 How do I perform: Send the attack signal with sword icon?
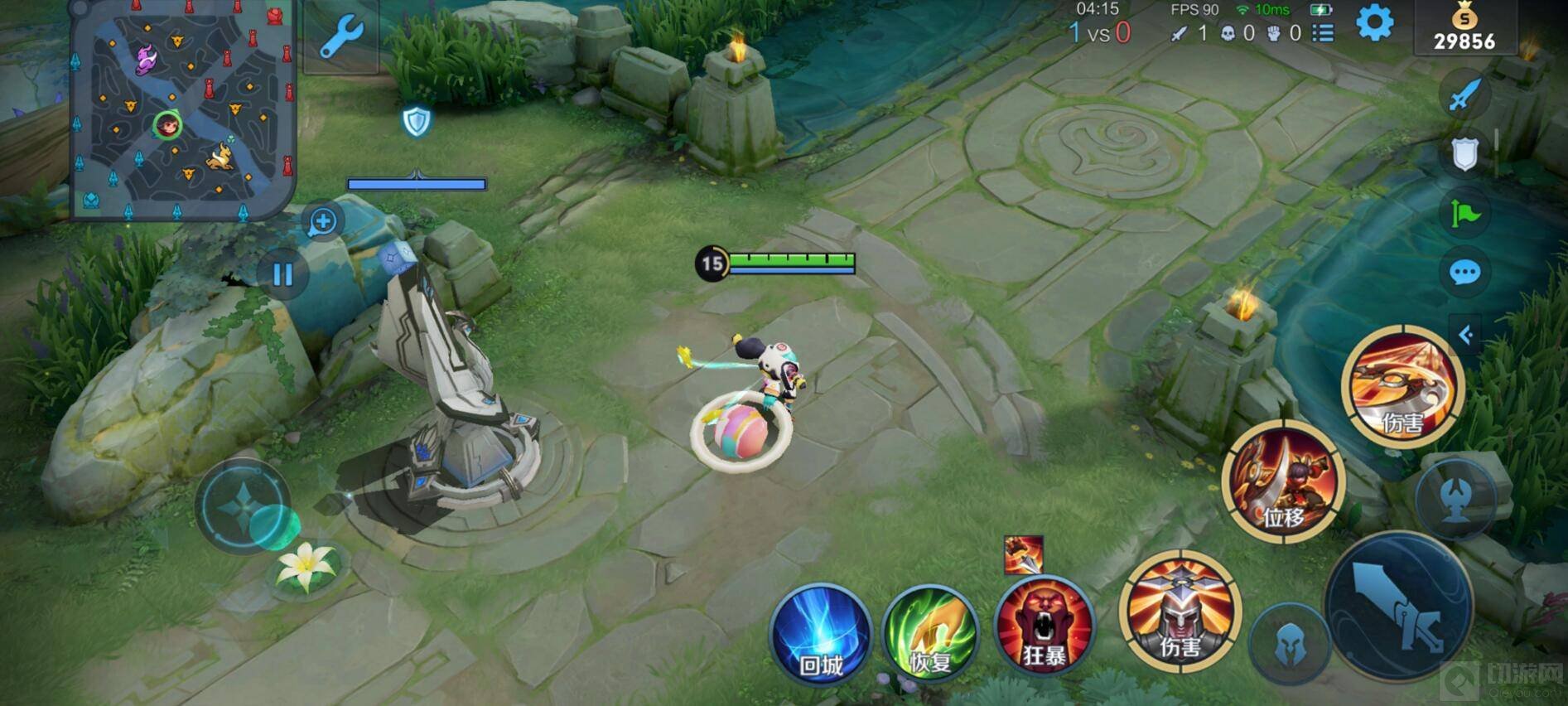pyautogui.click(x=1464, y=94)
